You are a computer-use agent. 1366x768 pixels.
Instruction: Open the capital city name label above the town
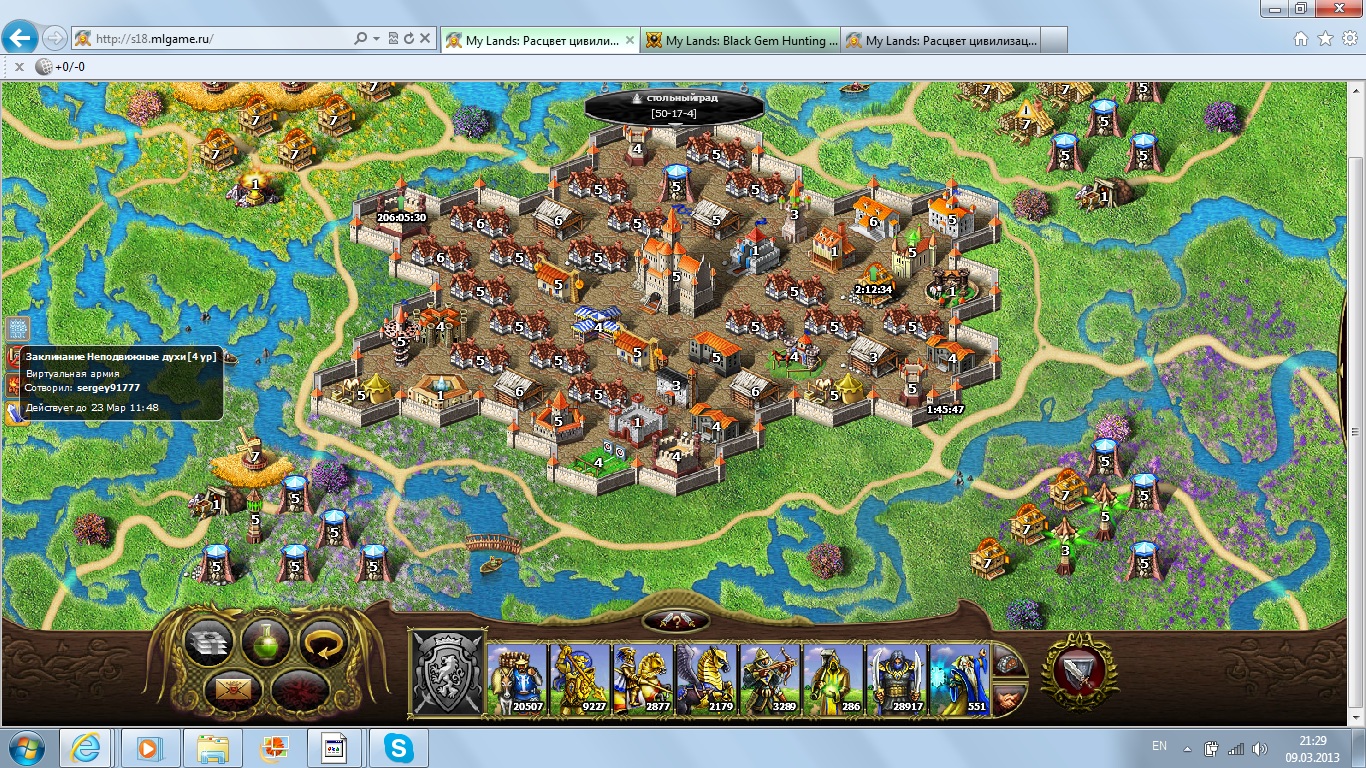point(674,104)
